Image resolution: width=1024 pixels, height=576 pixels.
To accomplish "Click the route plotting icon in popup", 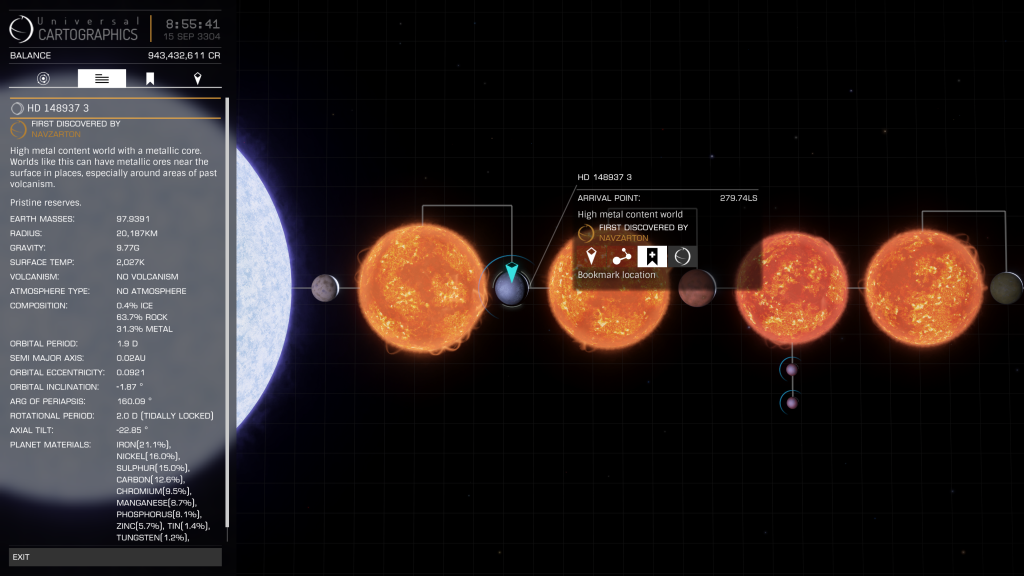I will [x=621, y=257].
